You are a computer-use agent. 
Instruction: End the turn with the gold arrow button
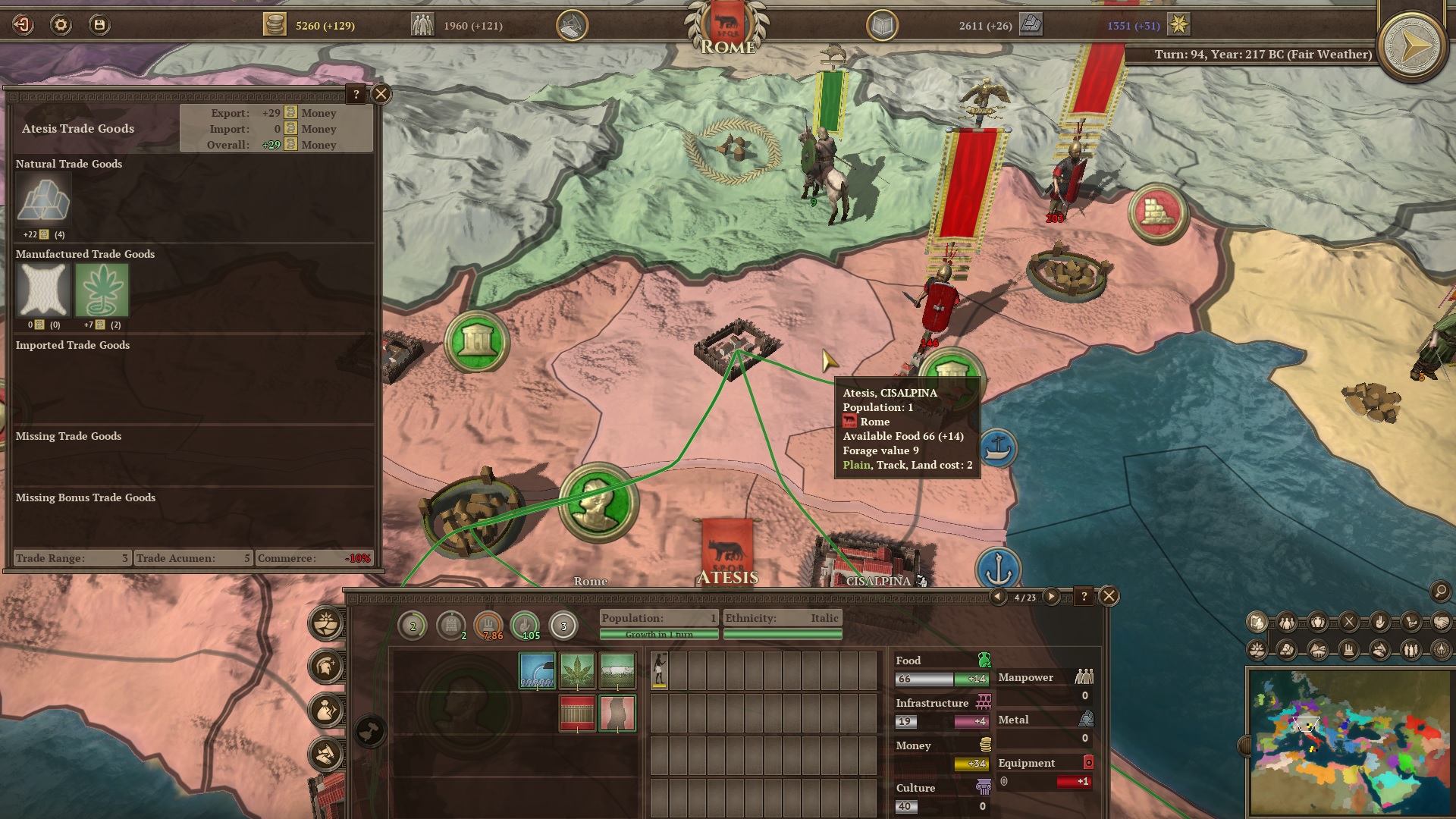point(1411,47)
